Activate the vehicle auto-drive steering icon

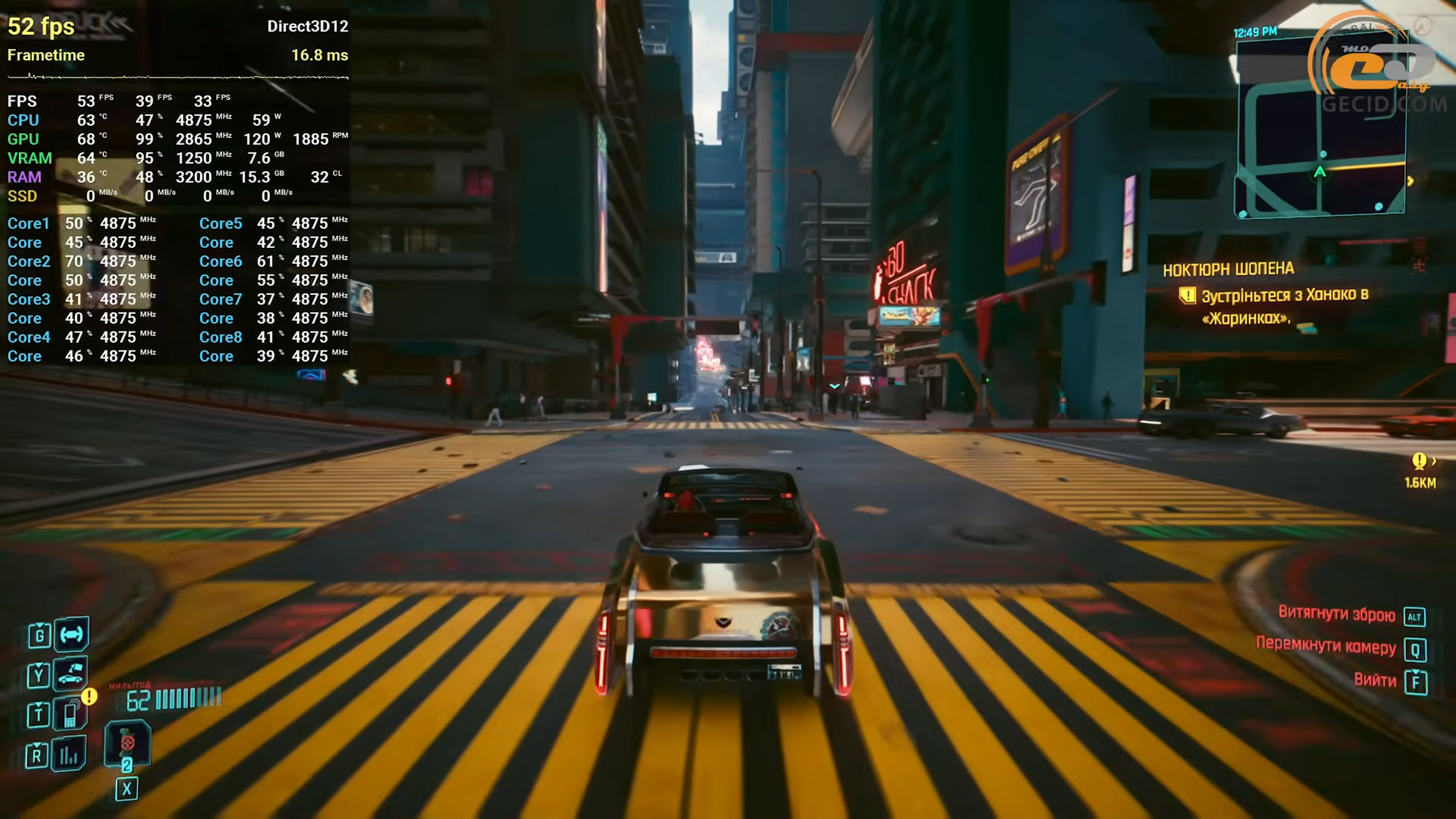point(72,634)
